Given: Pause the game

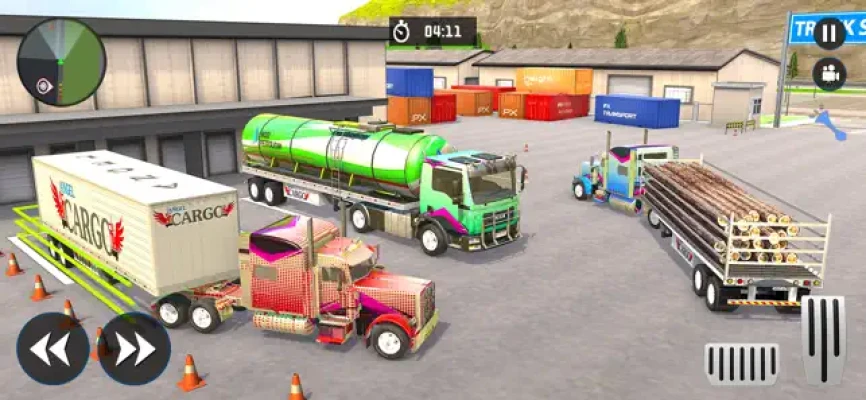Looking at the screenshot, I should 829,33.
